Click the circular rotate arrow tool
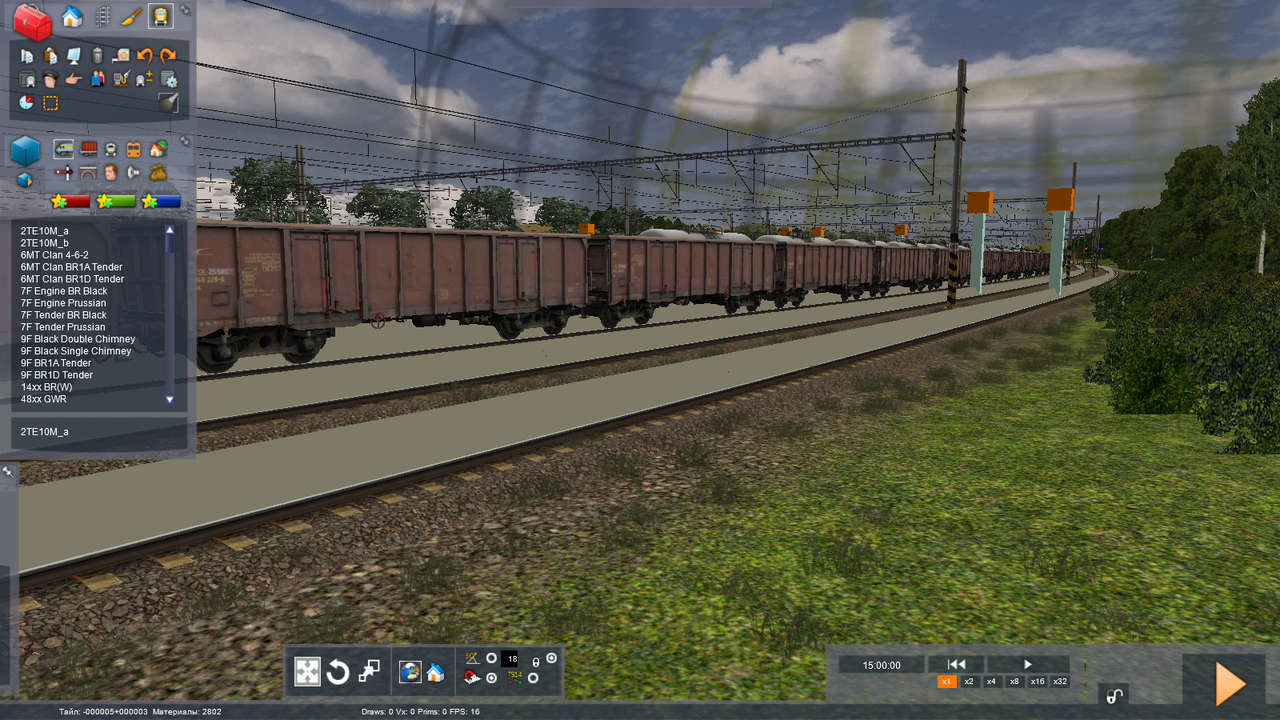Screen dimensions: 1280x720 (x=338, y=672)
